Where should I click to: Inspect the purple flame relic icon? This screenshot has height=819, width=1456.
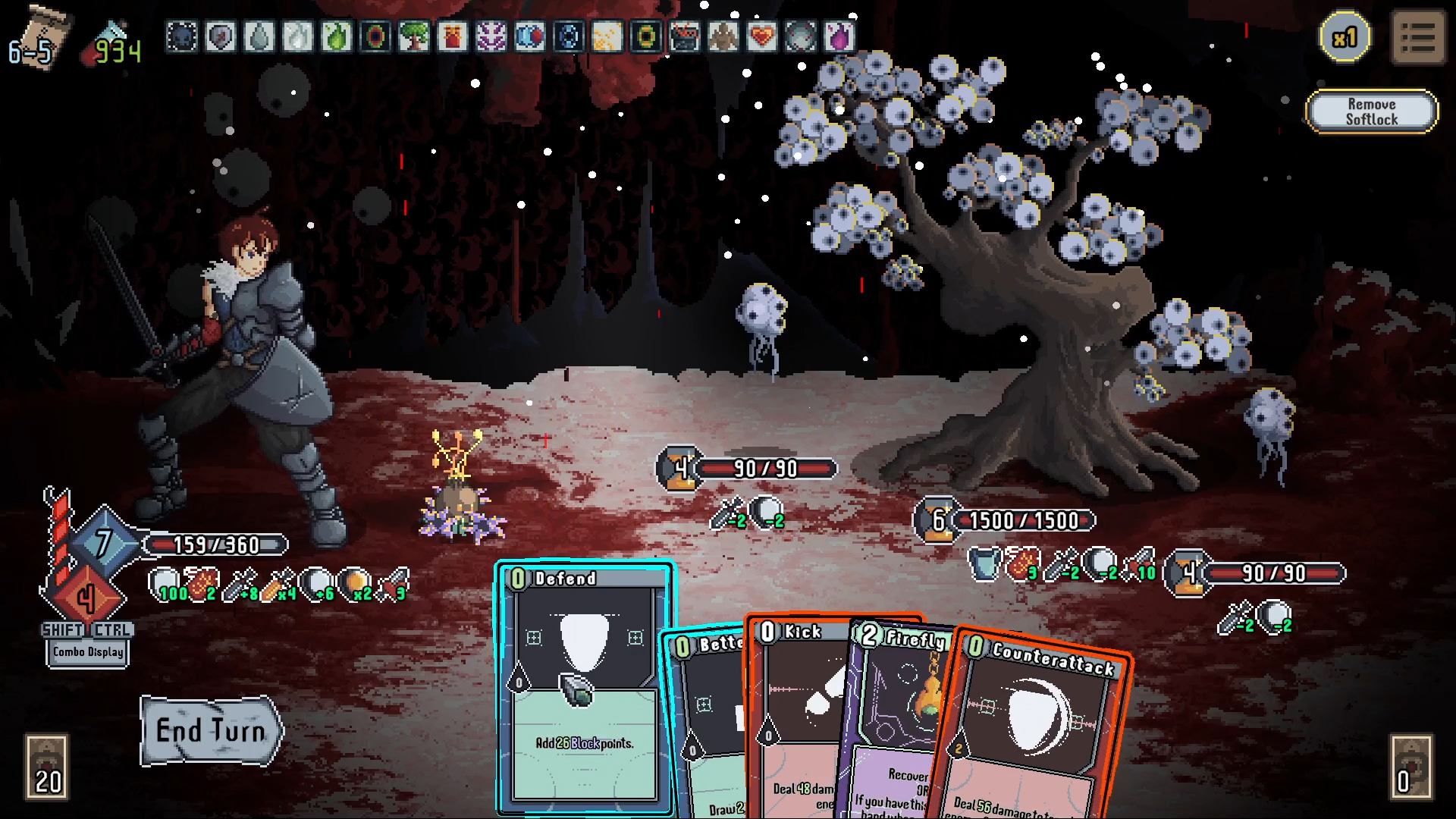(x=839, y=36)
